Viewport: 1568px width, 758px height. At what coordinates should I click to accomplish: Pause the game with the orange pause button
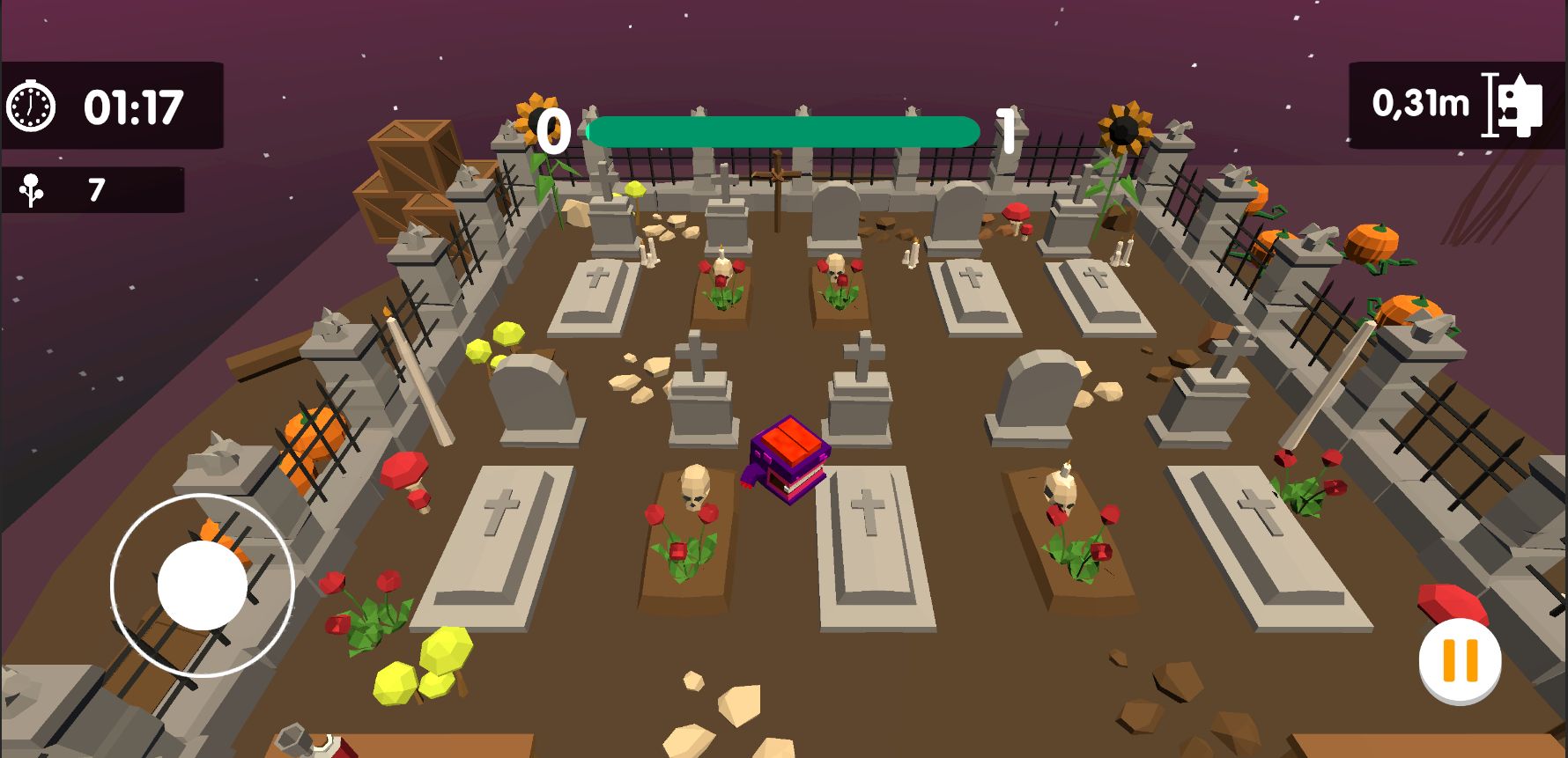click(x=1460, y=660)
